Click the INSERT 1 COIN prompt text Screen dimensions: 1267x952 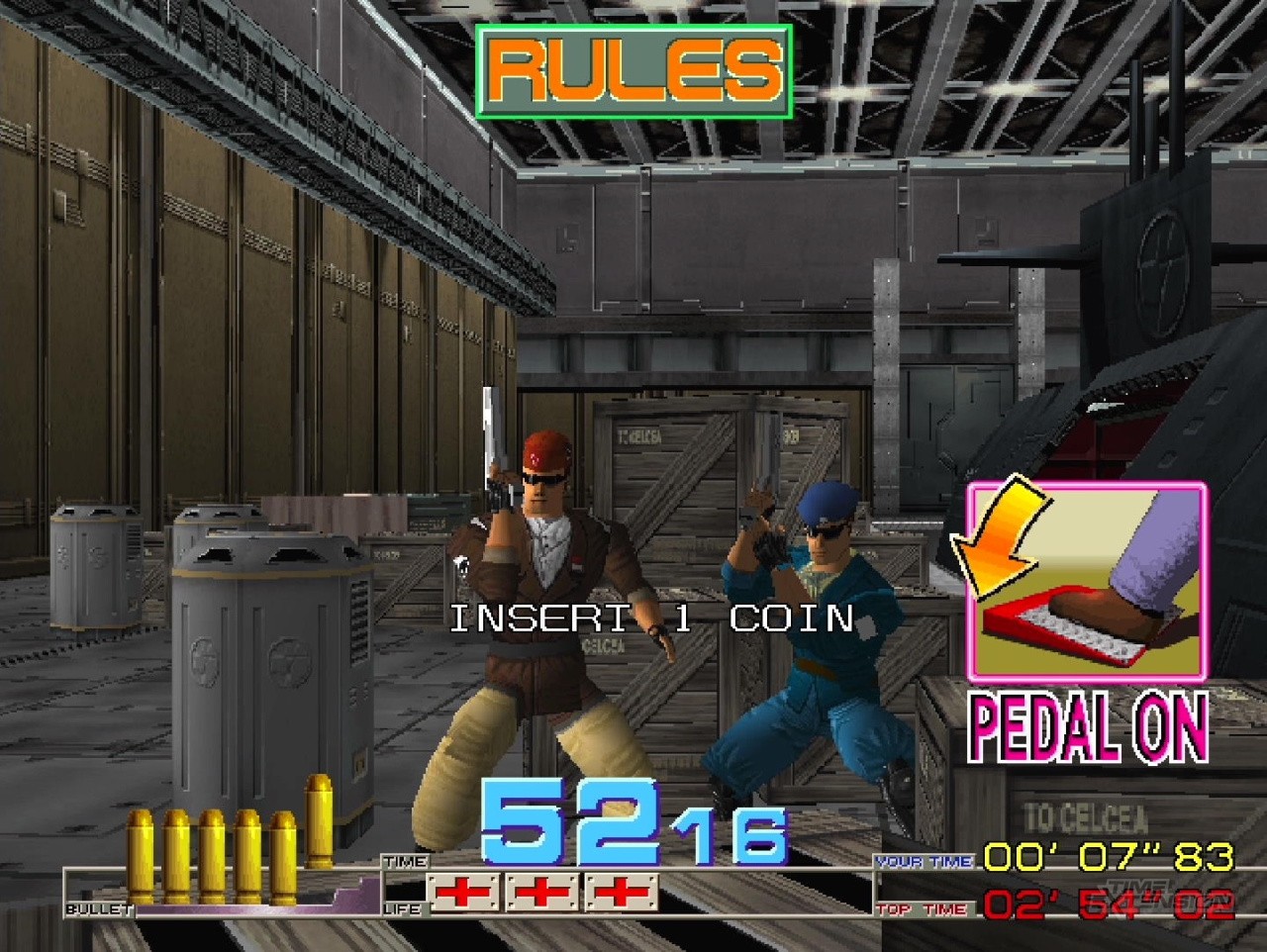click(x=651, y=619)
